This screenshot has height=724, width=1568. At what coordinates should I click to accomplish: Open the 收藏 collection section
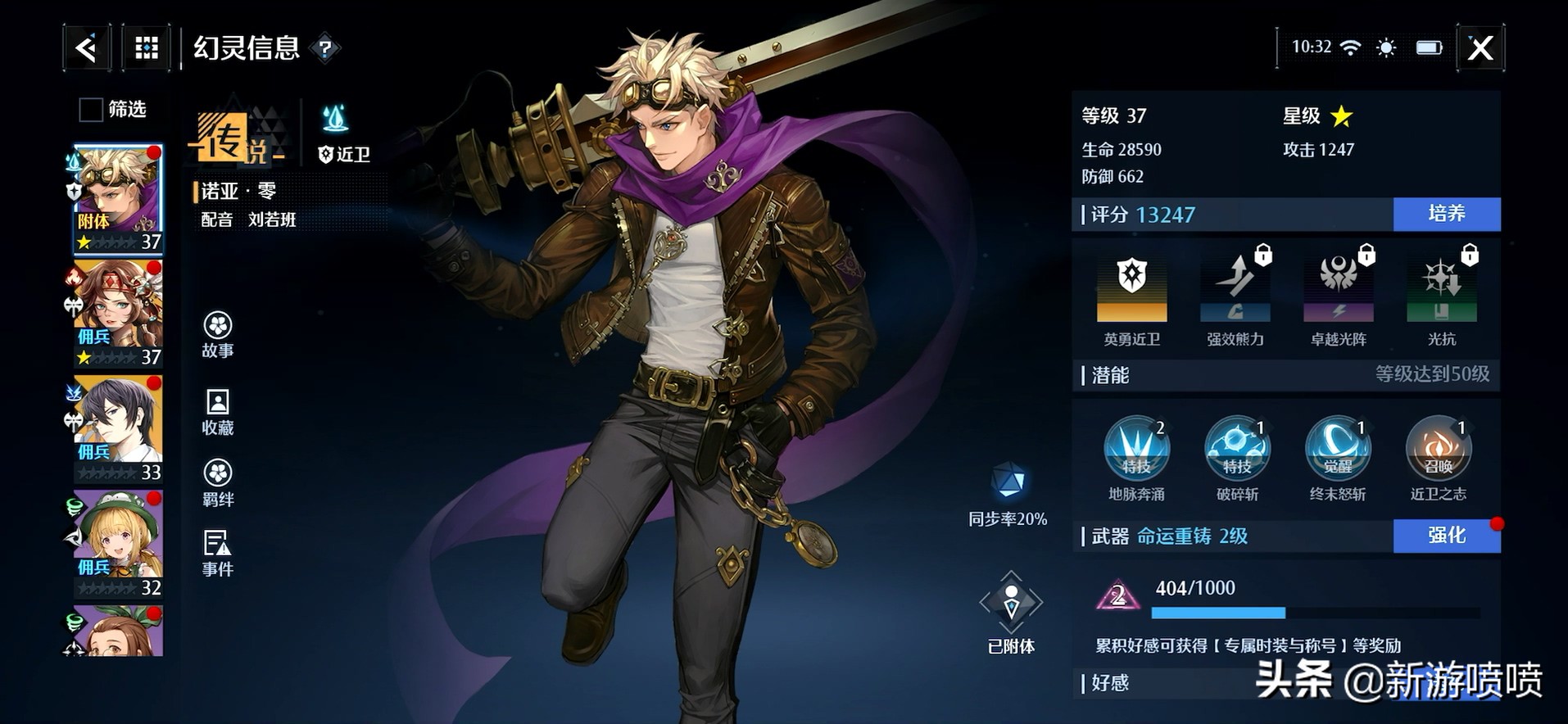pos(218,411)
